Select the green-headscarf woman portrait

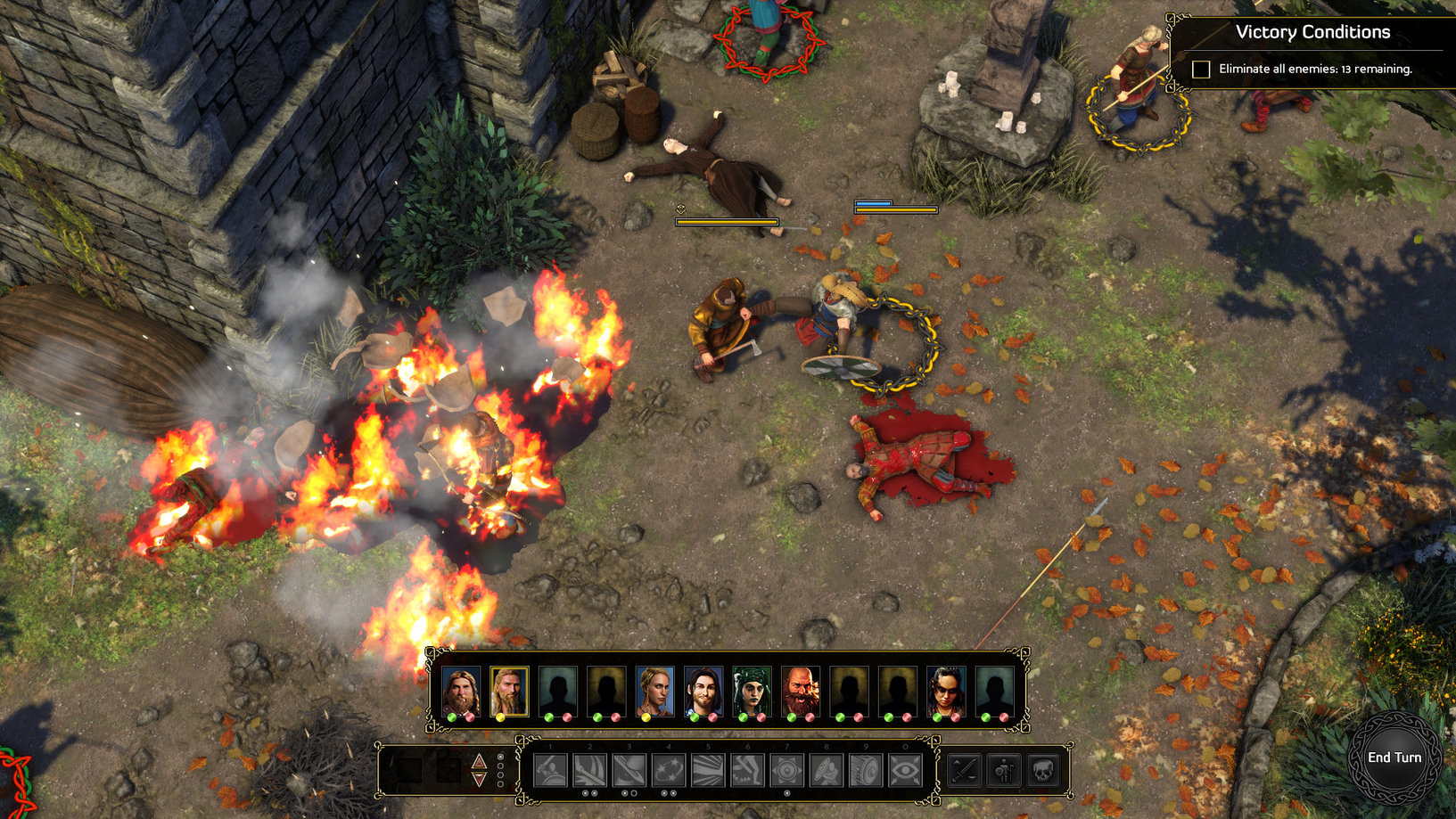point(751,691)
